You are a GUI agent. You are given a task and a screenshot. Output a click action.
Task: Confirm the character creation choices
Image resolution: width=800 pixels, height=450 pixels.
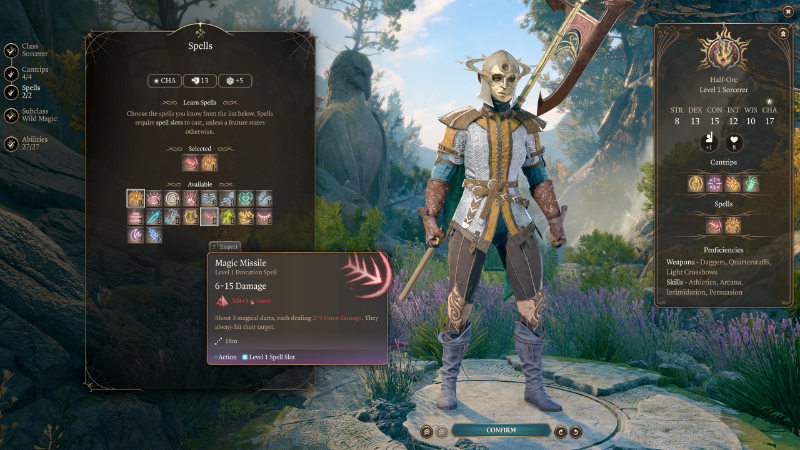501,431
